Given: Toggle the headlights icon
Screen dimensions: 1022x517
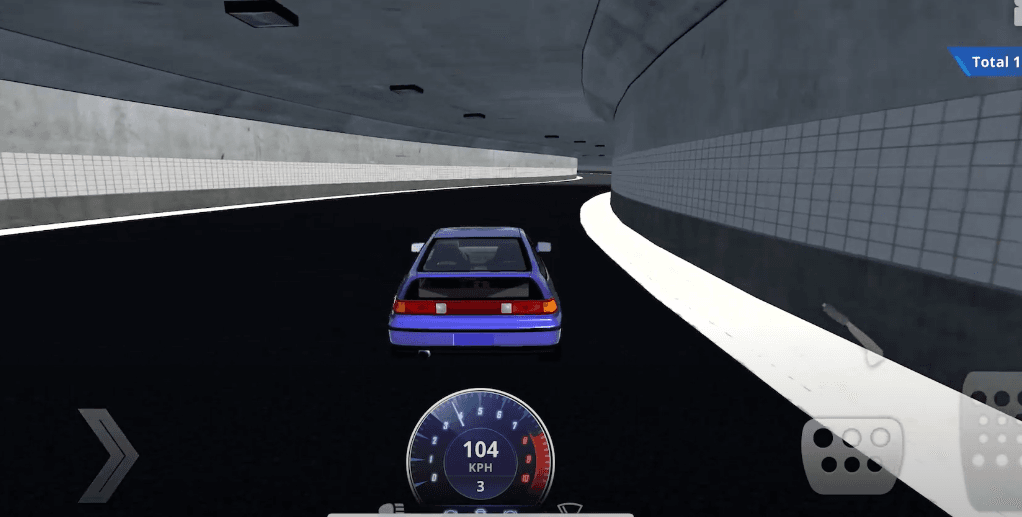Looking at the screenshot, I should pyautogui.click(x=390, y=509).
